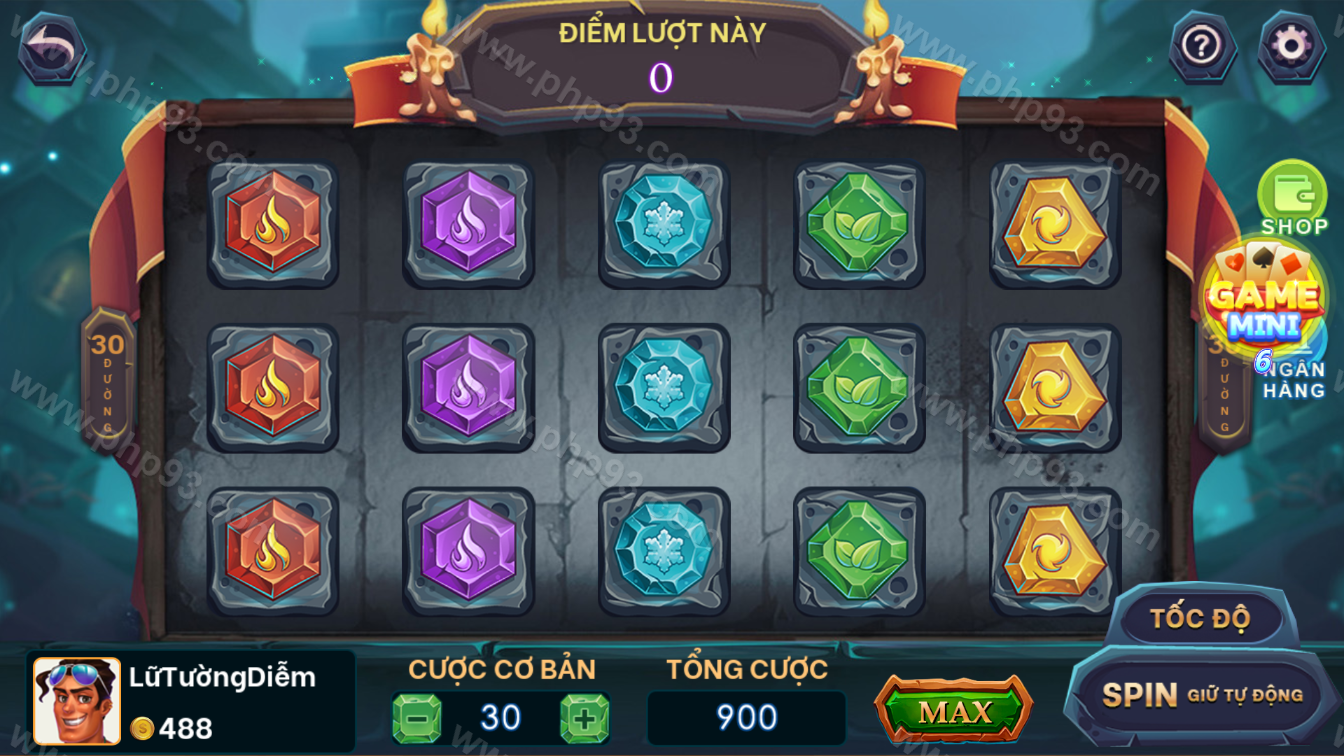Open the left 30 Đường paylines tab

coord(108,378)
